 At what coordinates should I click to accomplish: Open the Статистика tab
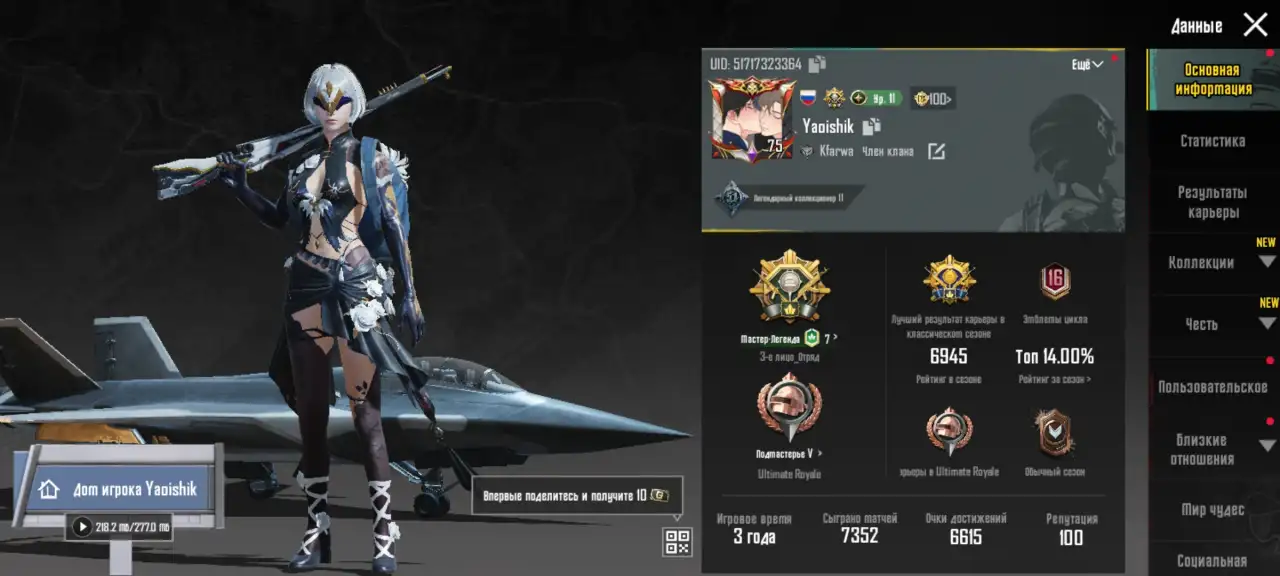[1212, 141]
